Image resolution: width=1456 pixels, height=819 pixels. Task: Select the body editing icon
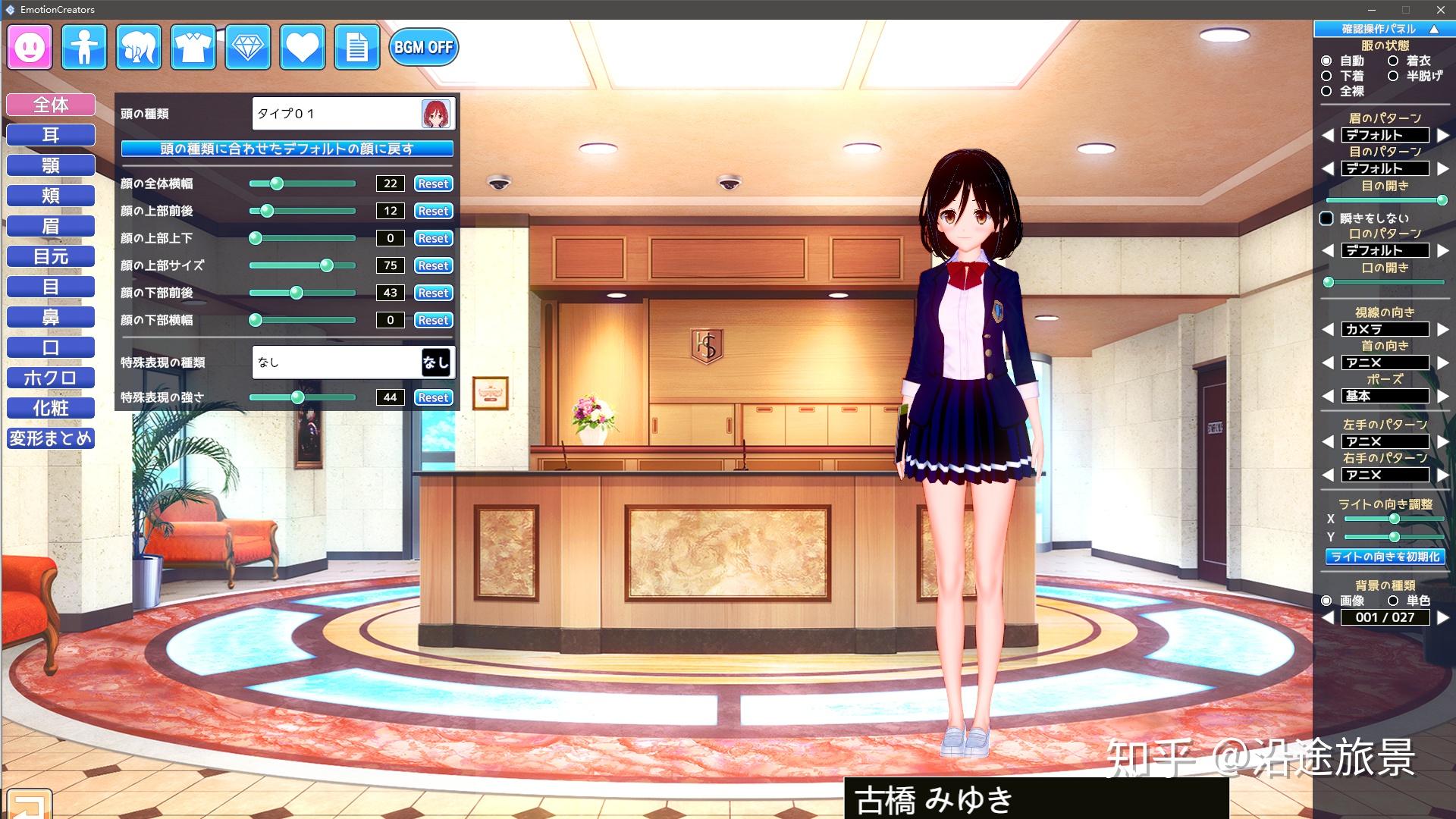(x=83, y=47)
